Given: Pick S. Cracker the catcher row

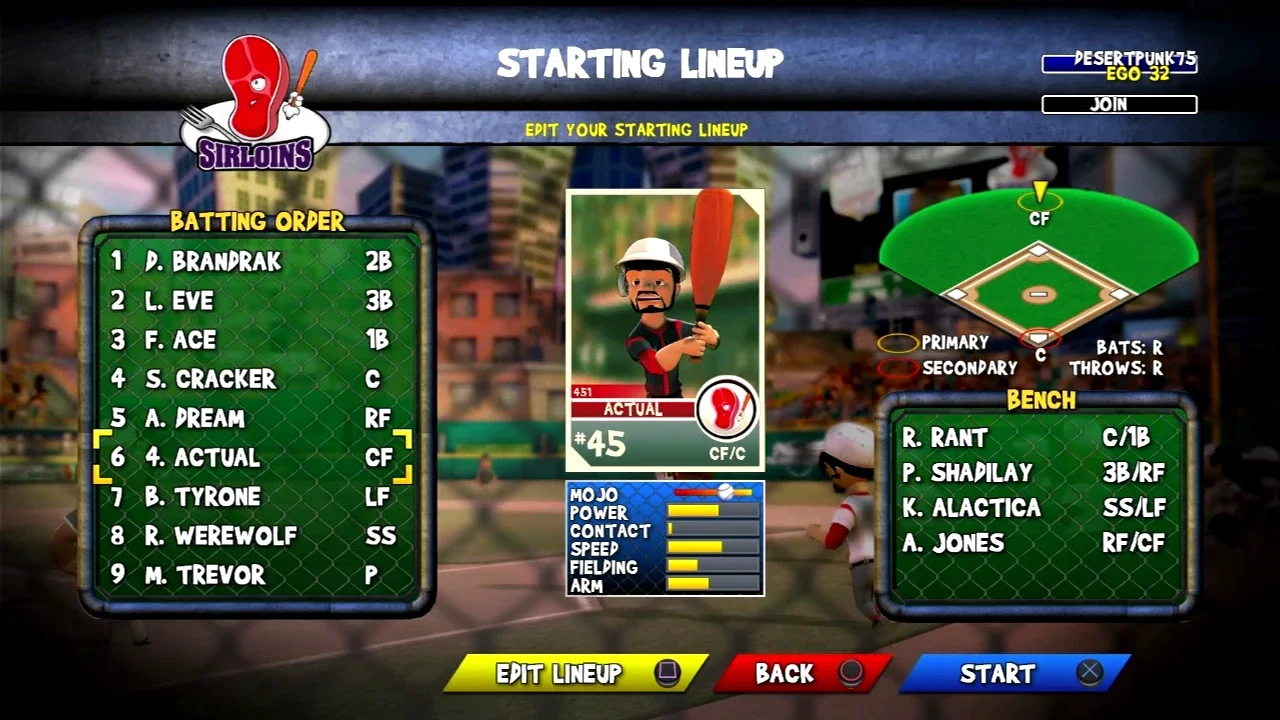Looking at the screenshot, I should 250,379.
